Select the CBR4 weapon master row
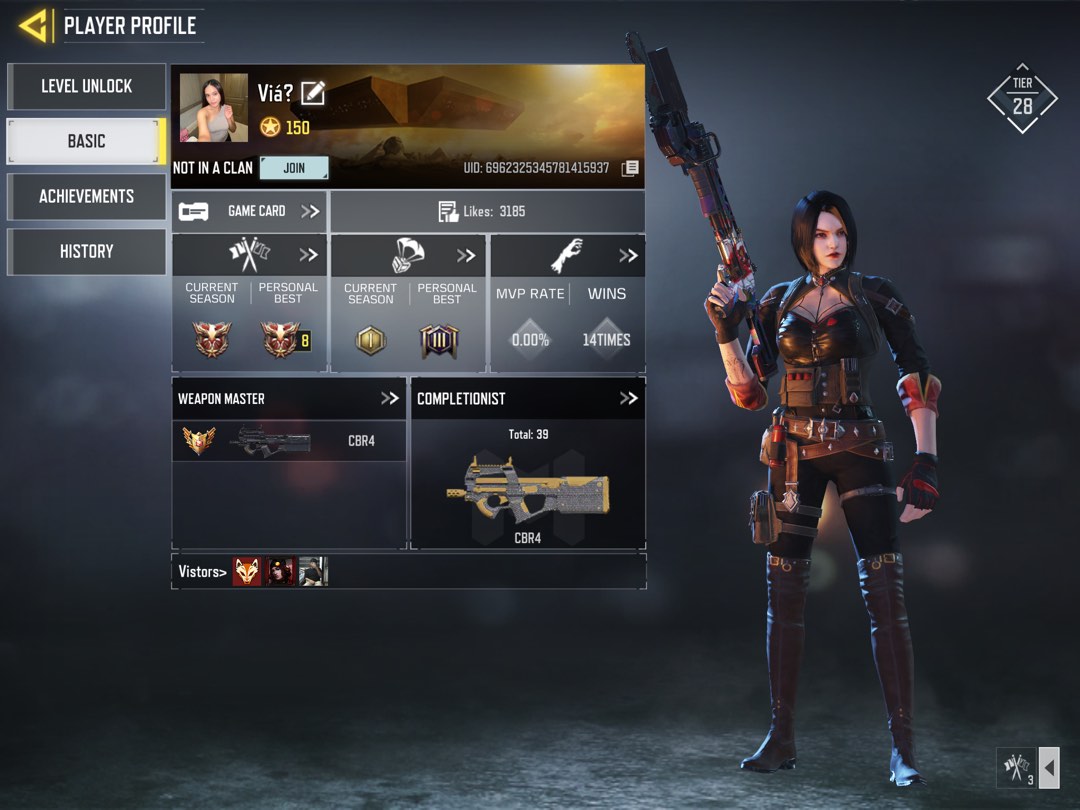The image size is (1080, 810). pyautogui.click(x=289, y=440)
